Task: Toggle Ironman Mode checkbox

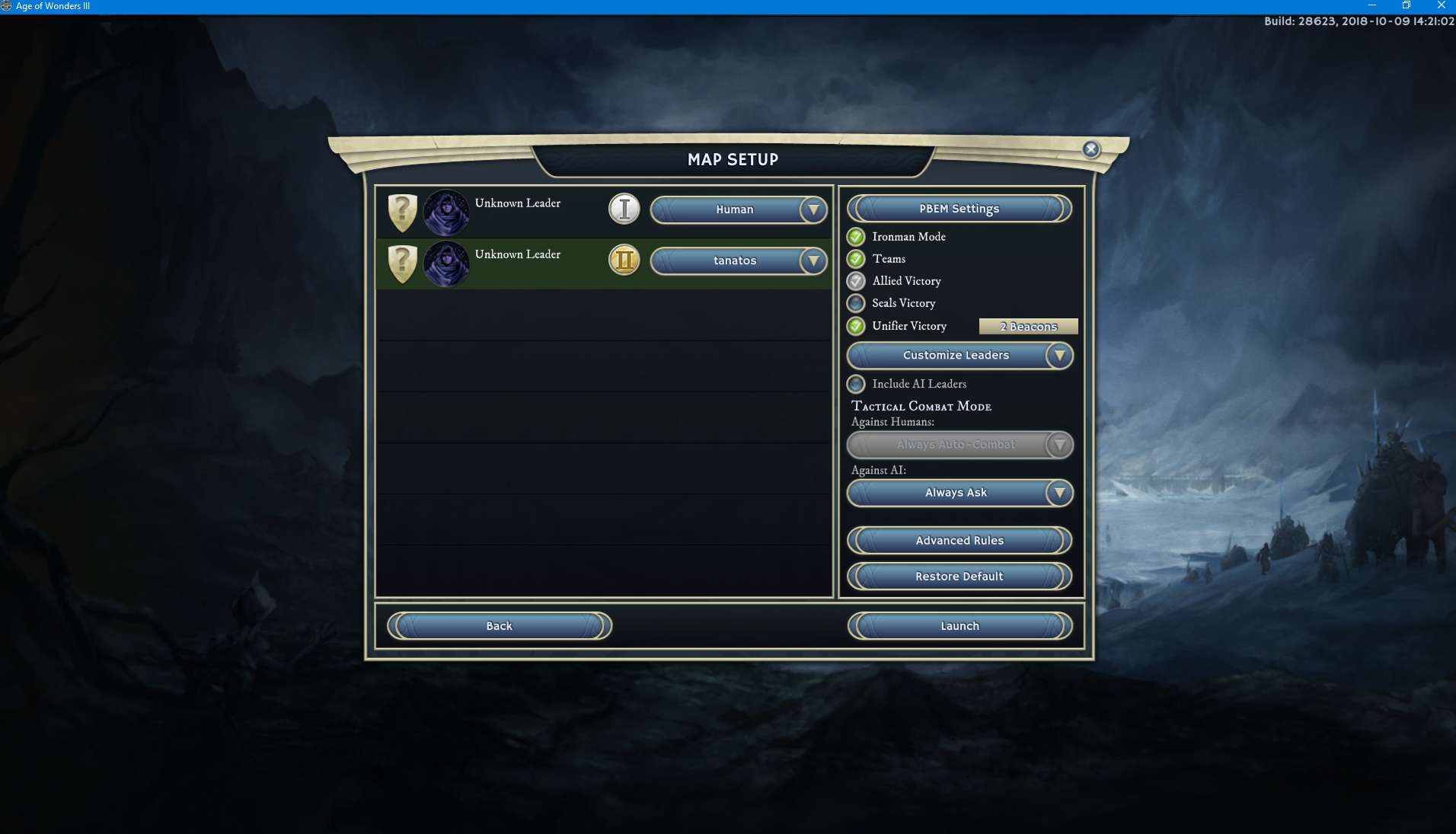Action: tap(856, 237)
